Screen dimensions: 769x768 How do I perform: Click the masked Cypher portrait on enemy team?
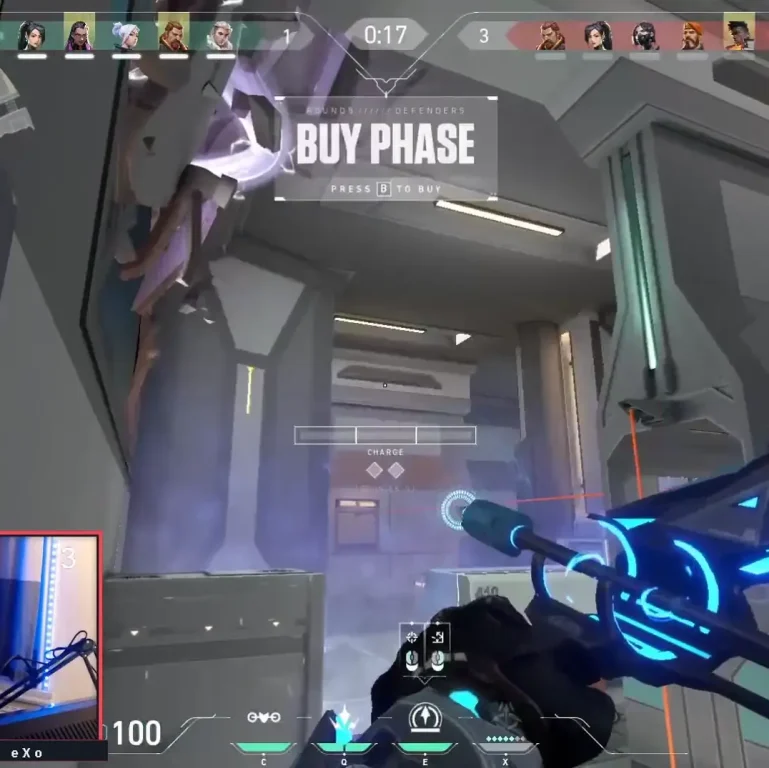(645, 35)
